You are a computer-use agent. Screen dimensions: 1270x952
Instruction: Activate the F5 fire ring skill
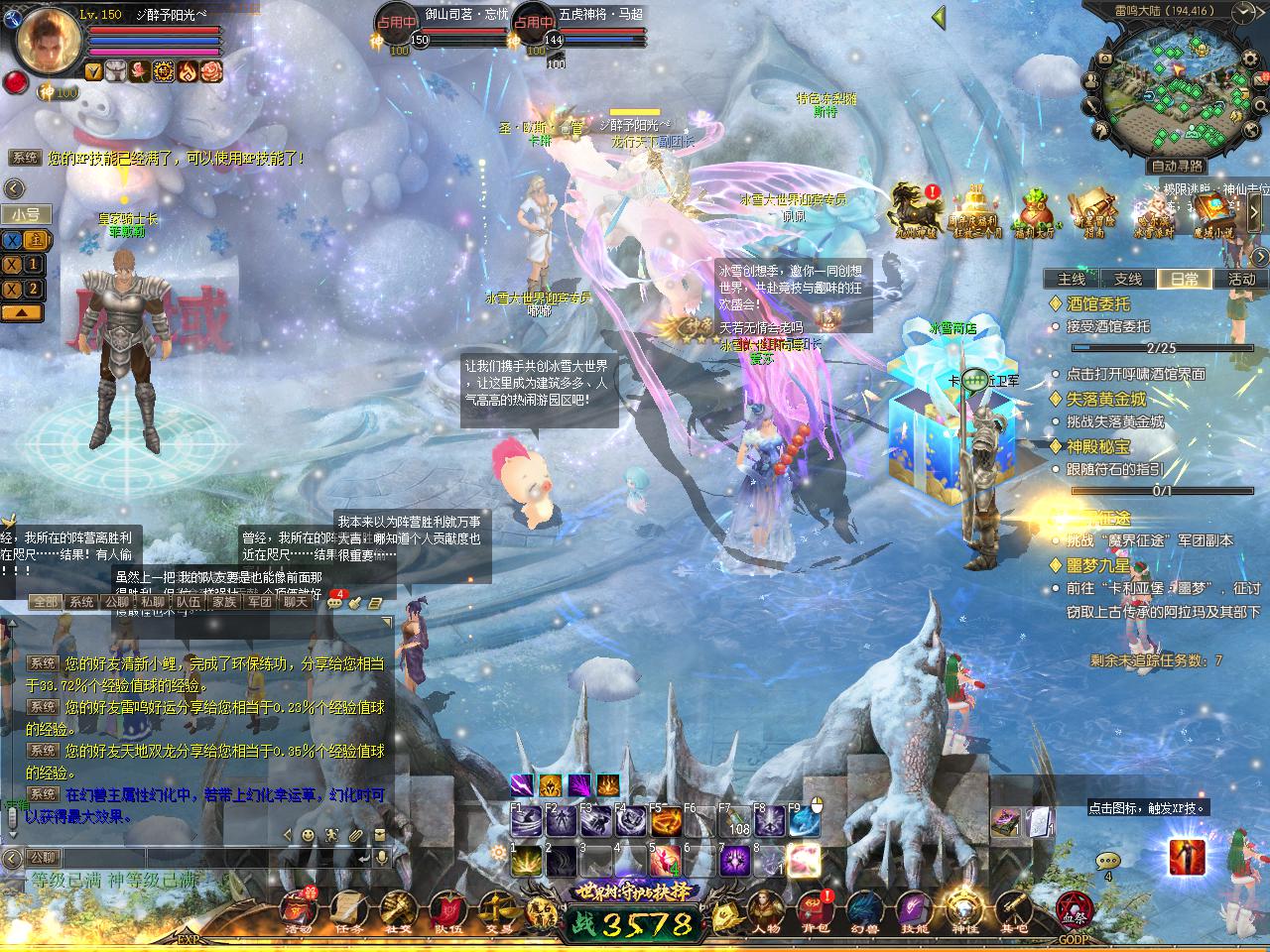click(x=666, y=822)
